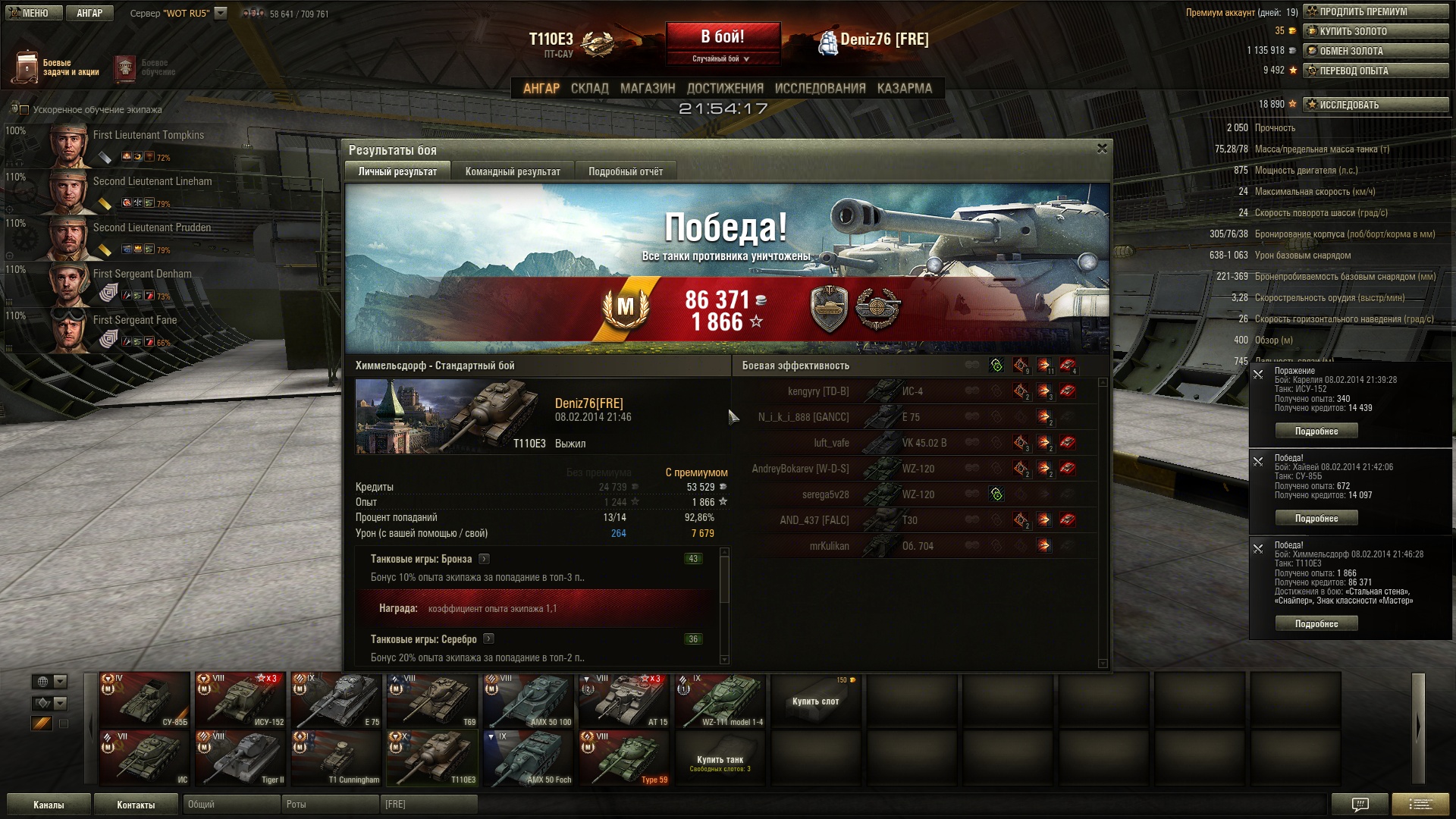Open the server selection dropdown

[x=221, y=13]
